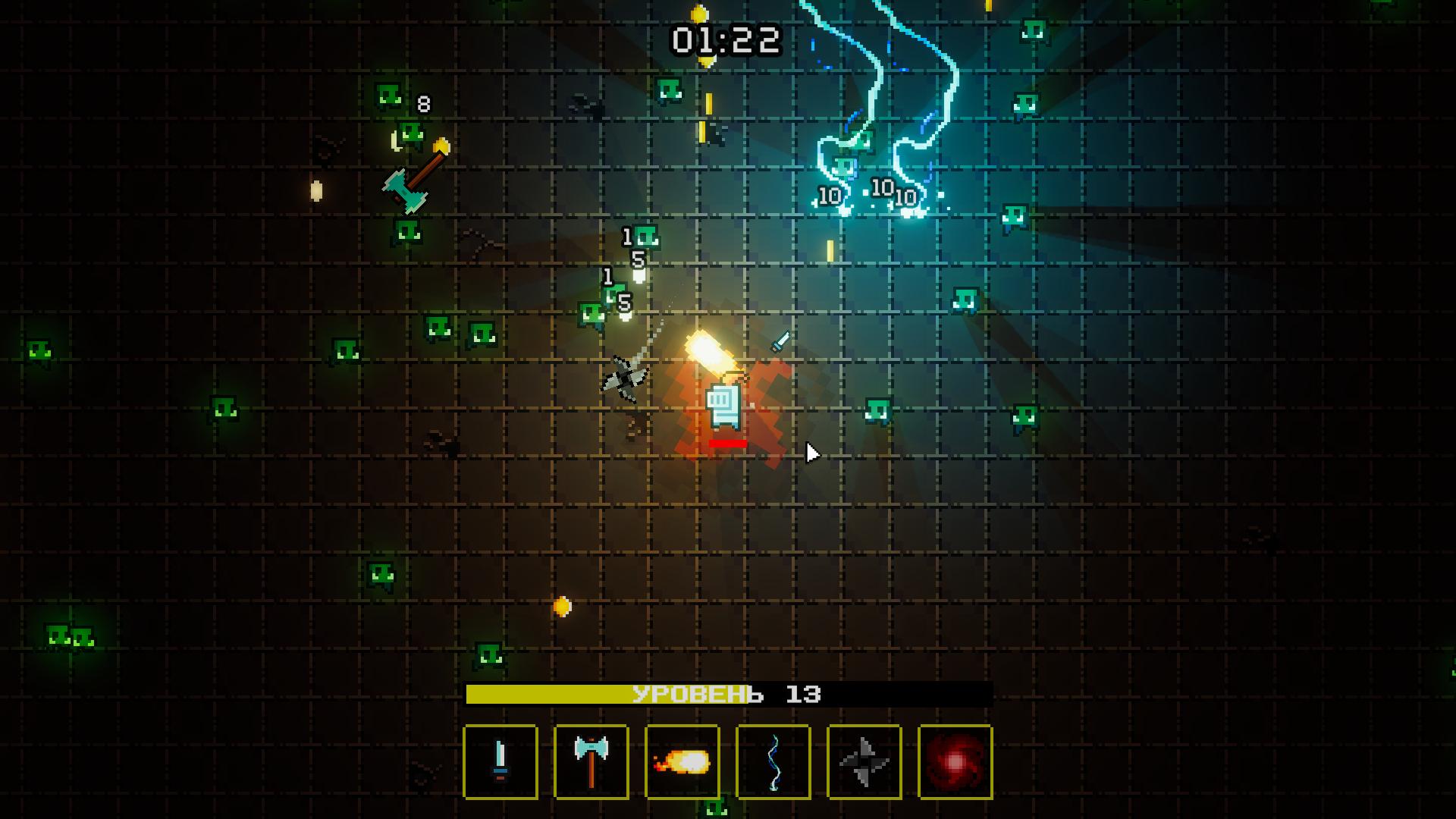The height and width of the screenshot is (819, 1456).
Task: Select the sword weapon slot icon
Action: [500, 761]
